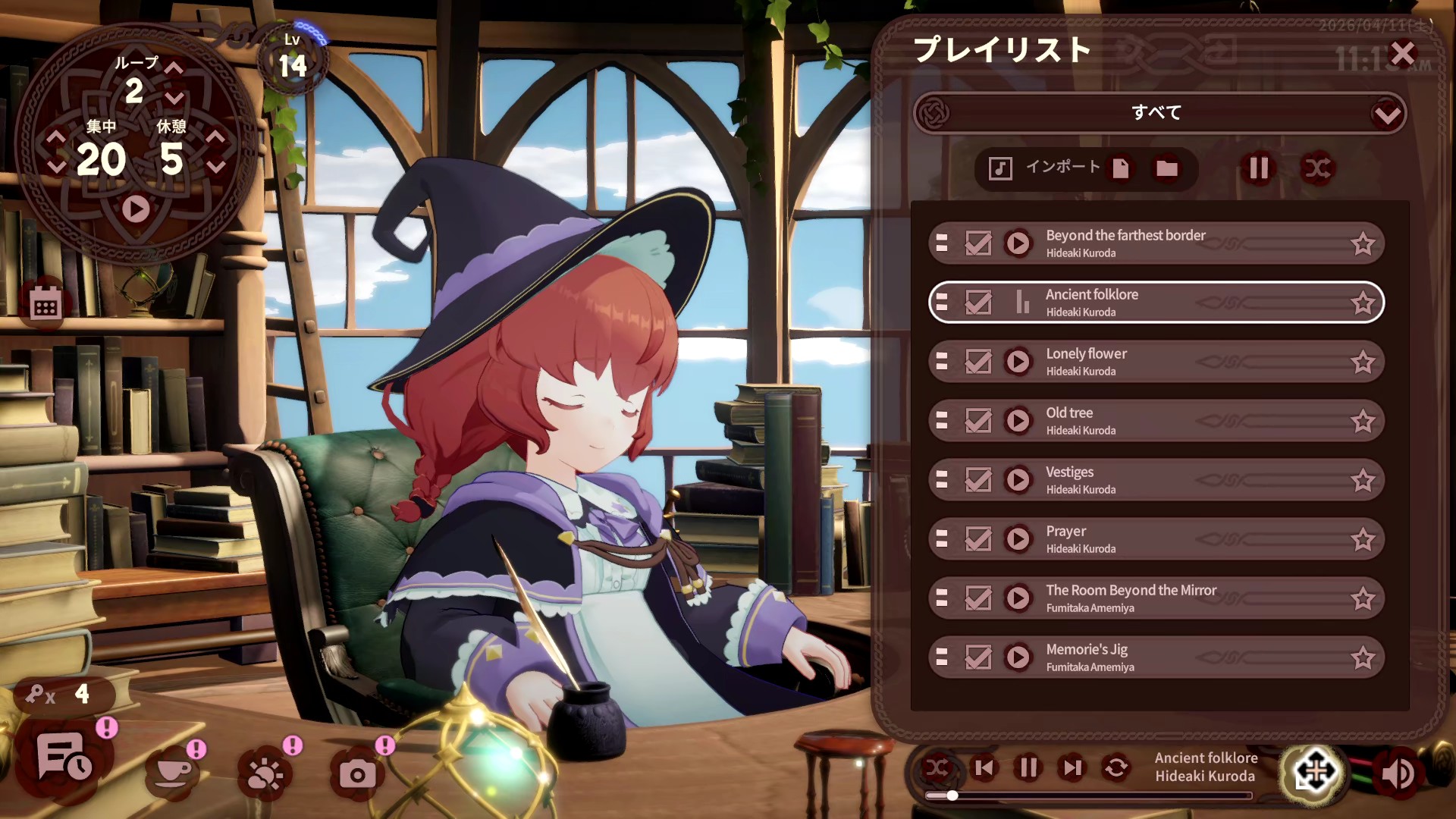The image size is (1456, 819).
Task: Toggle shuffle in the playlist header
Action: pos(1318,168)
